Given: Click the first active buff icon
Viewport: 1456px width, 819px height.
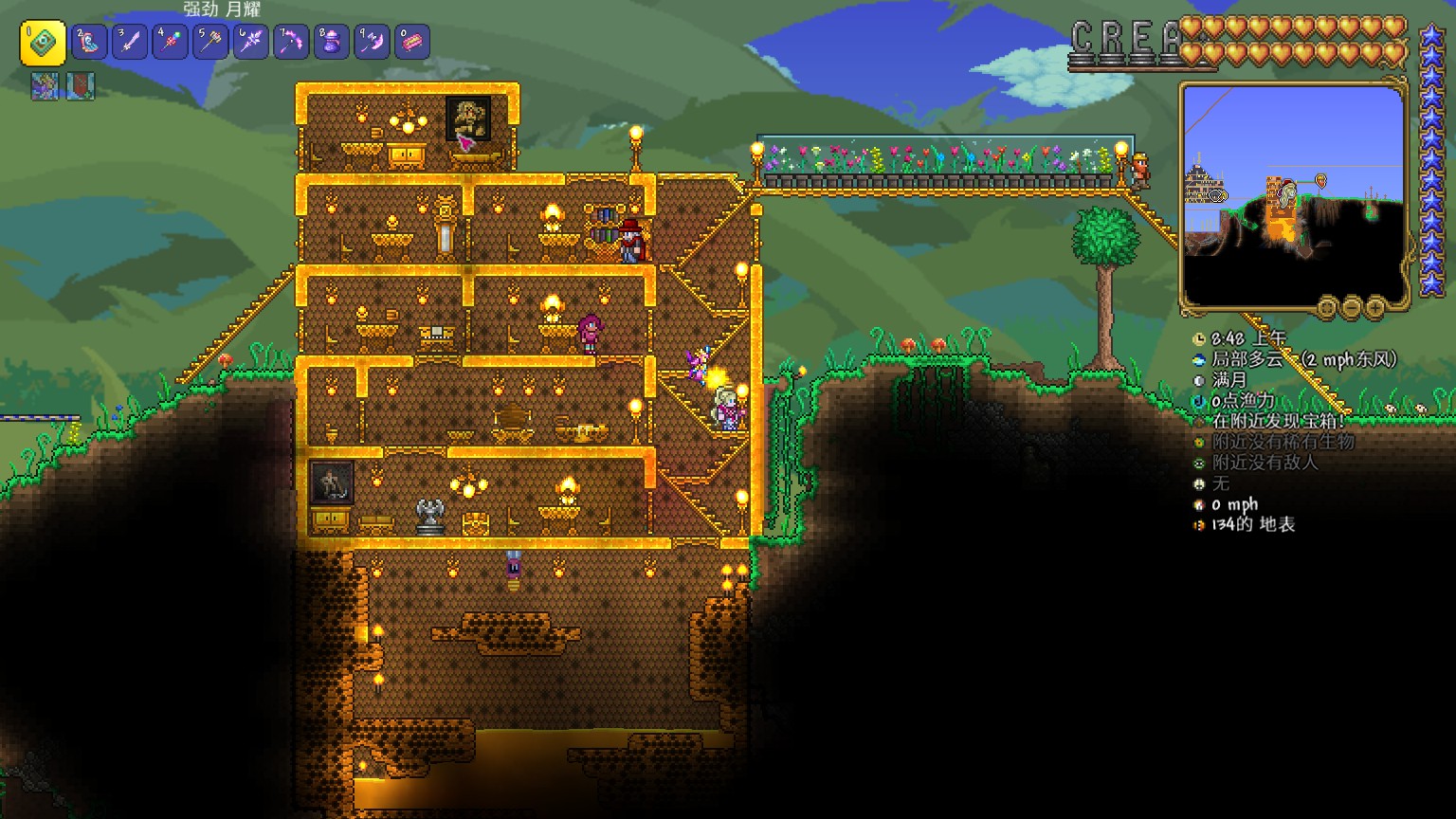Looking at the screenshot, I should tap(45, 86).
